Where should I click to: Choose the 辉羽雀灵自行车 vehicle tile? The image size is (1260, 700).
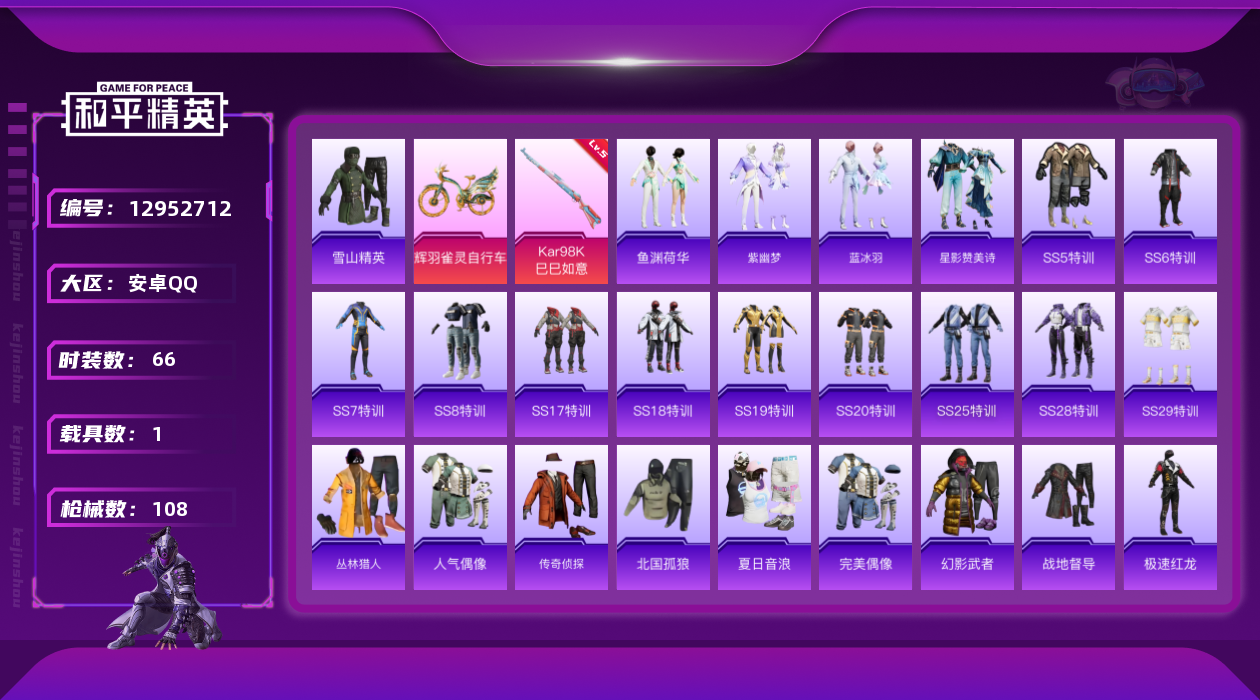click(460, 211)
